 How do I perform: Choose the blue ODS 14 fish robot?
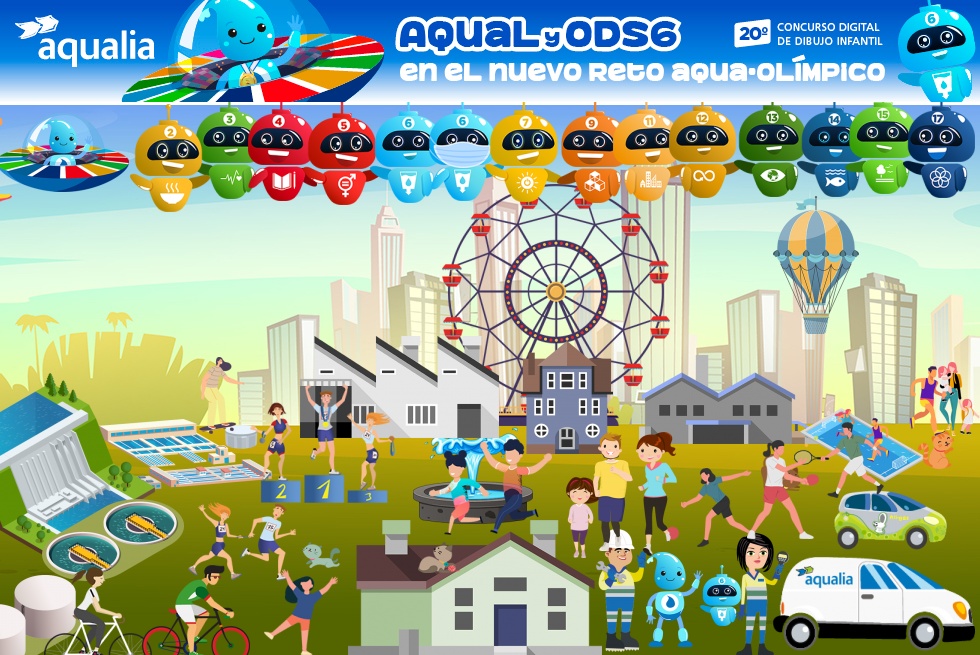[829, 150]
